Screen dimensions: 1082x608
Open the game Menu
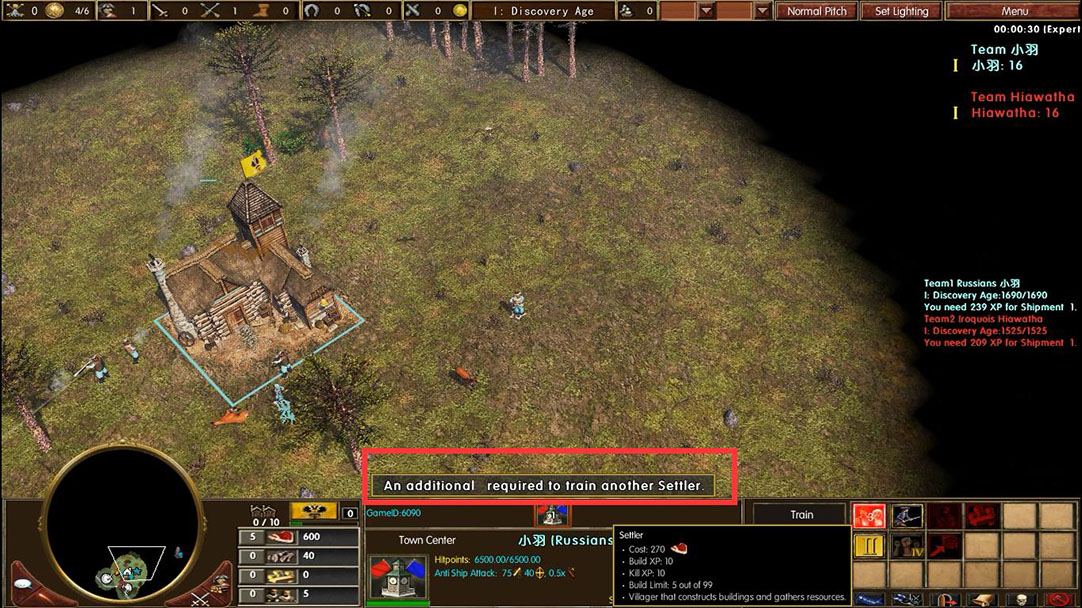(1014, 11)
